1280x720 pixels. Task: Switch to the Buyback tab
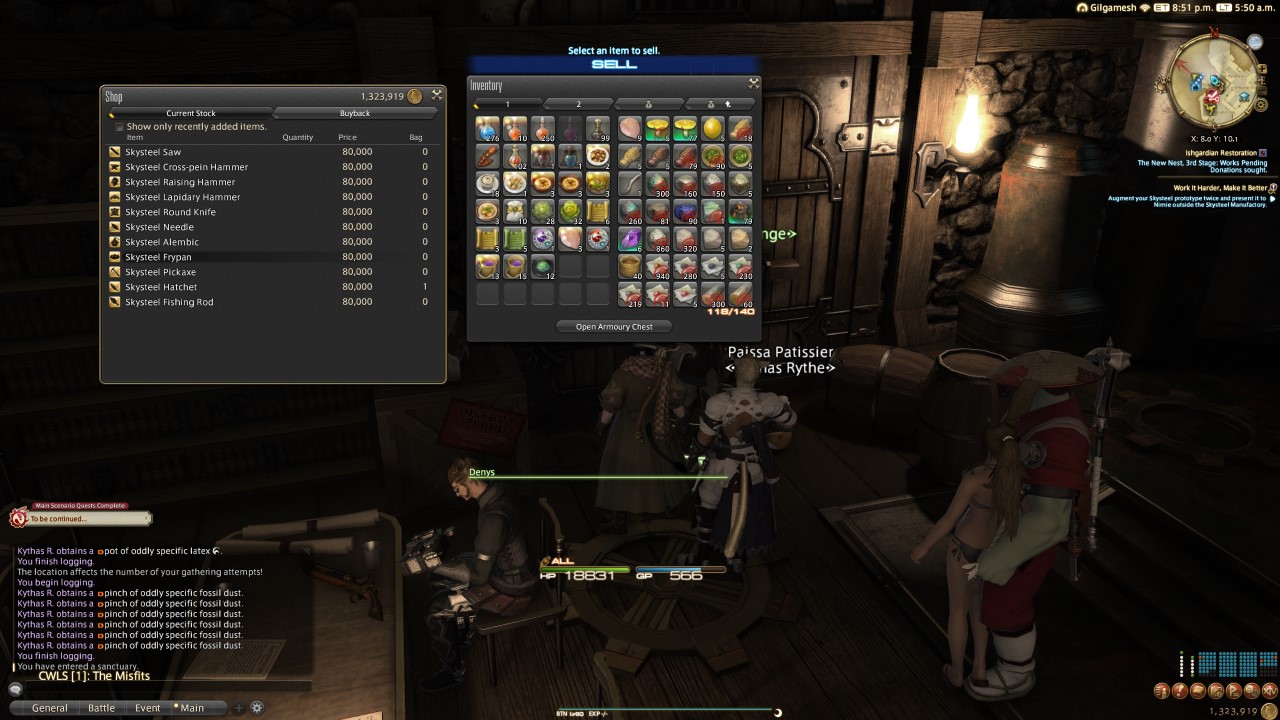pos(355,113)
